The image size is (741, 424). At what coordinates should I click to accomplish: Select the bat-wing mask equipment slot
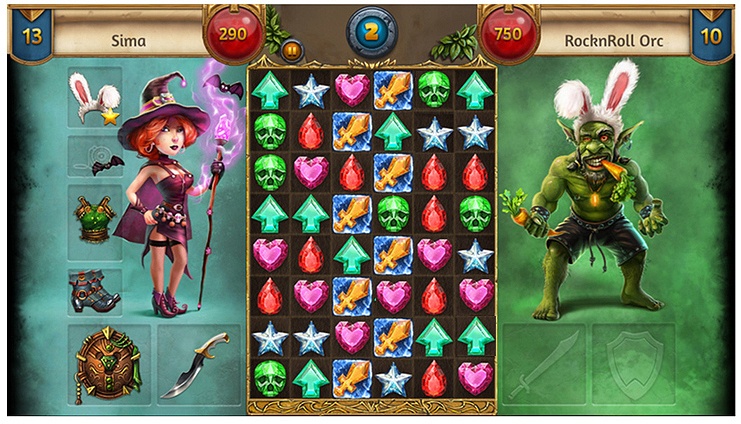click(x=95, y=157)
